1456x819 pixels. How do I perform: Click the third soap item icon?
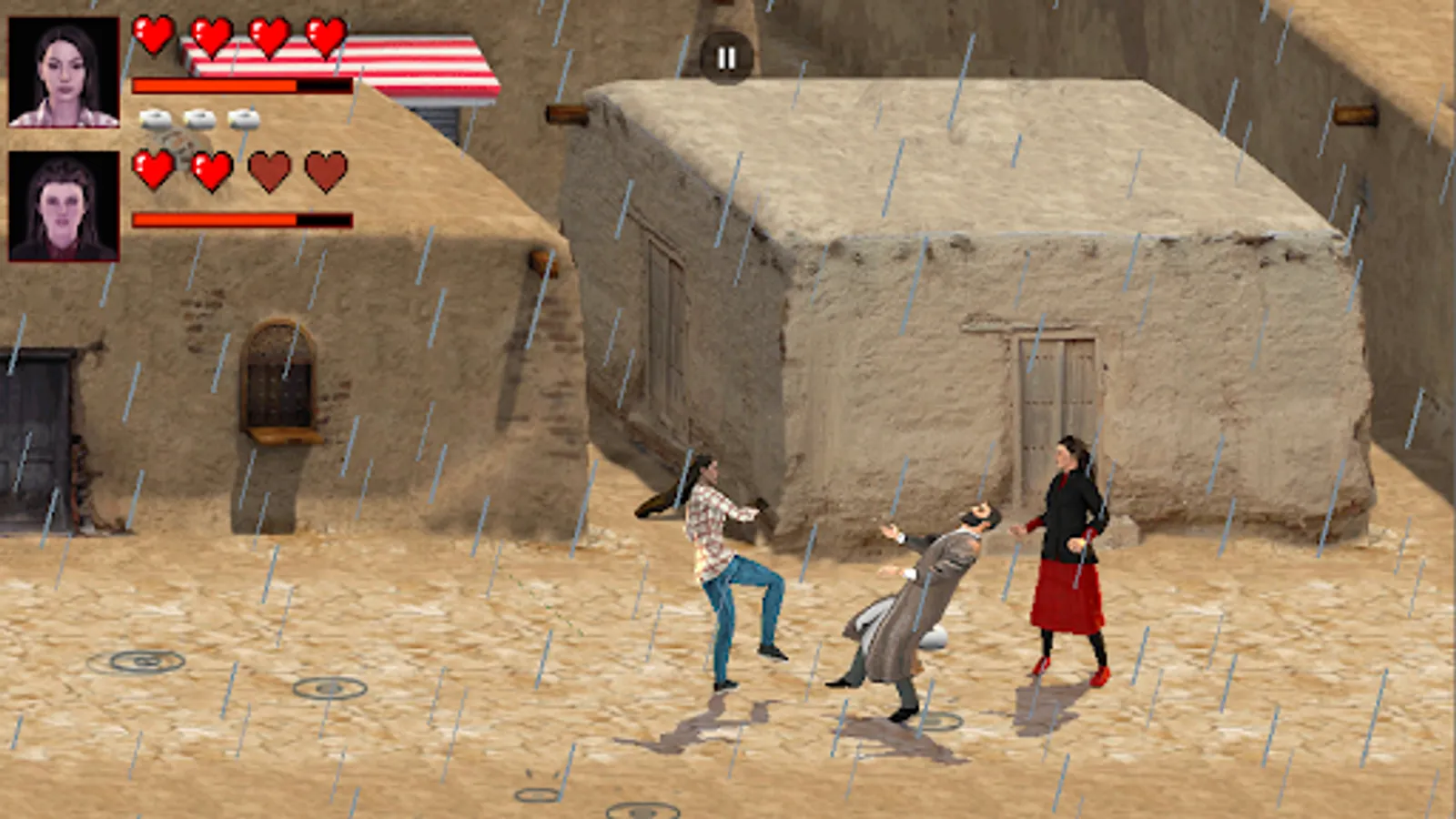241,119
